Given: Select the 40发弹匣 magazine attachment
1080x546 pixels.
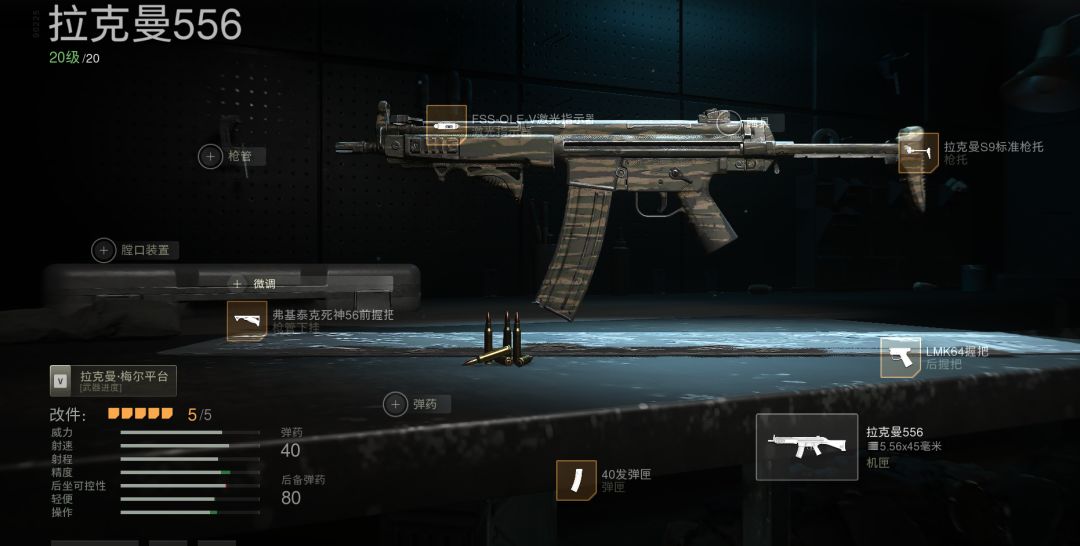Looking at the screenshot, I should coord(576,480).
